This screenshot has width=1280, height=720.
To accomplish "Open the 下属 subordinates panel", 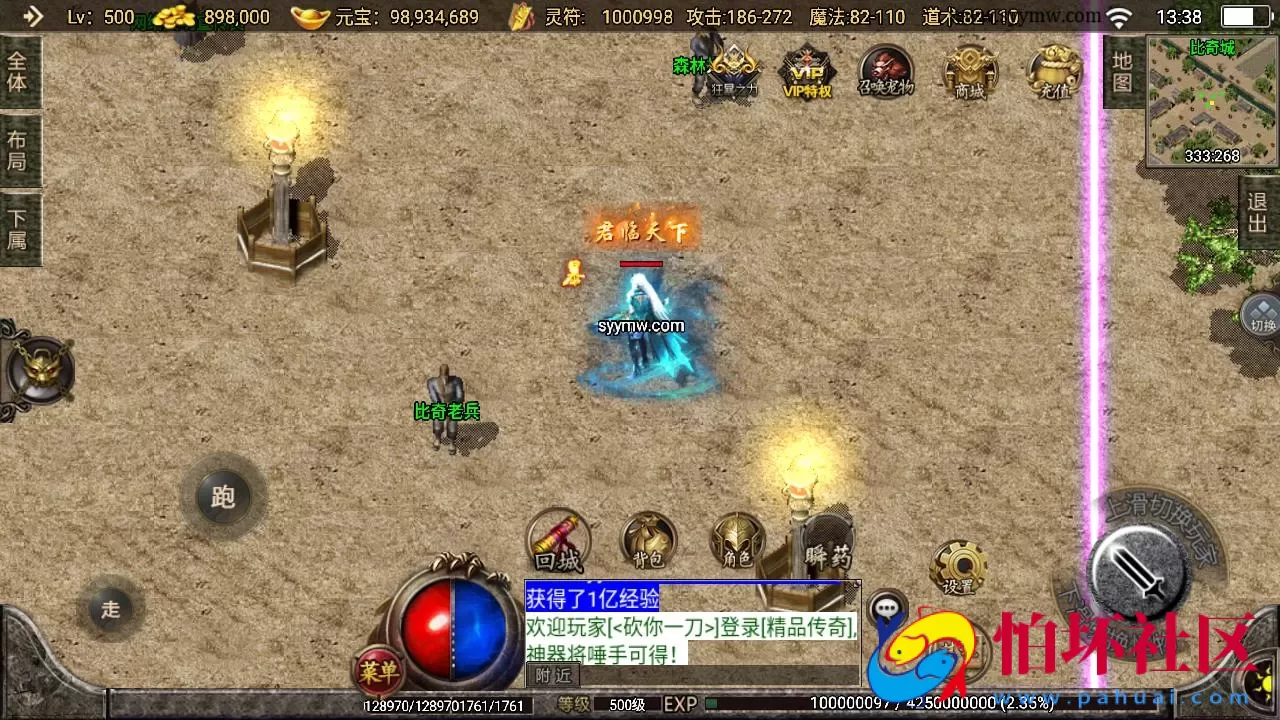I will 17,226.
